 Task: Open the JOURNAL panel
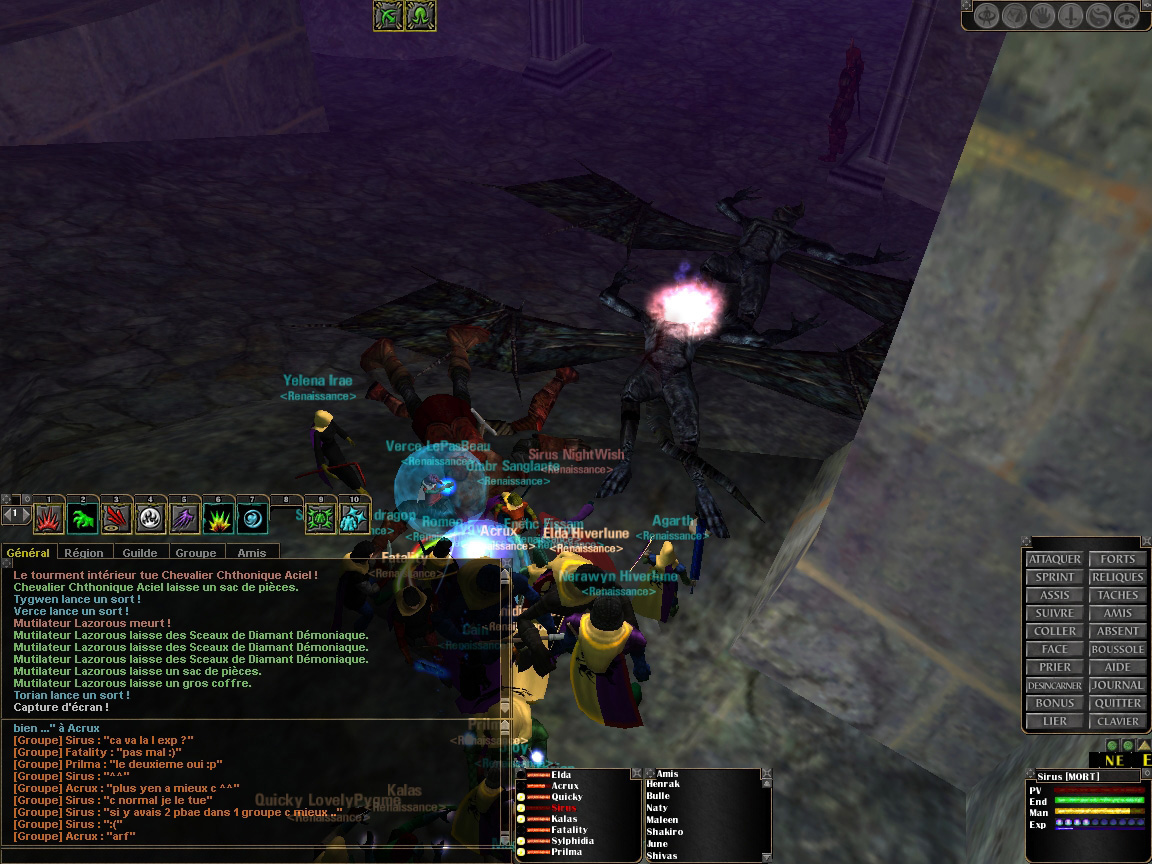click(x=1117, y=685)
